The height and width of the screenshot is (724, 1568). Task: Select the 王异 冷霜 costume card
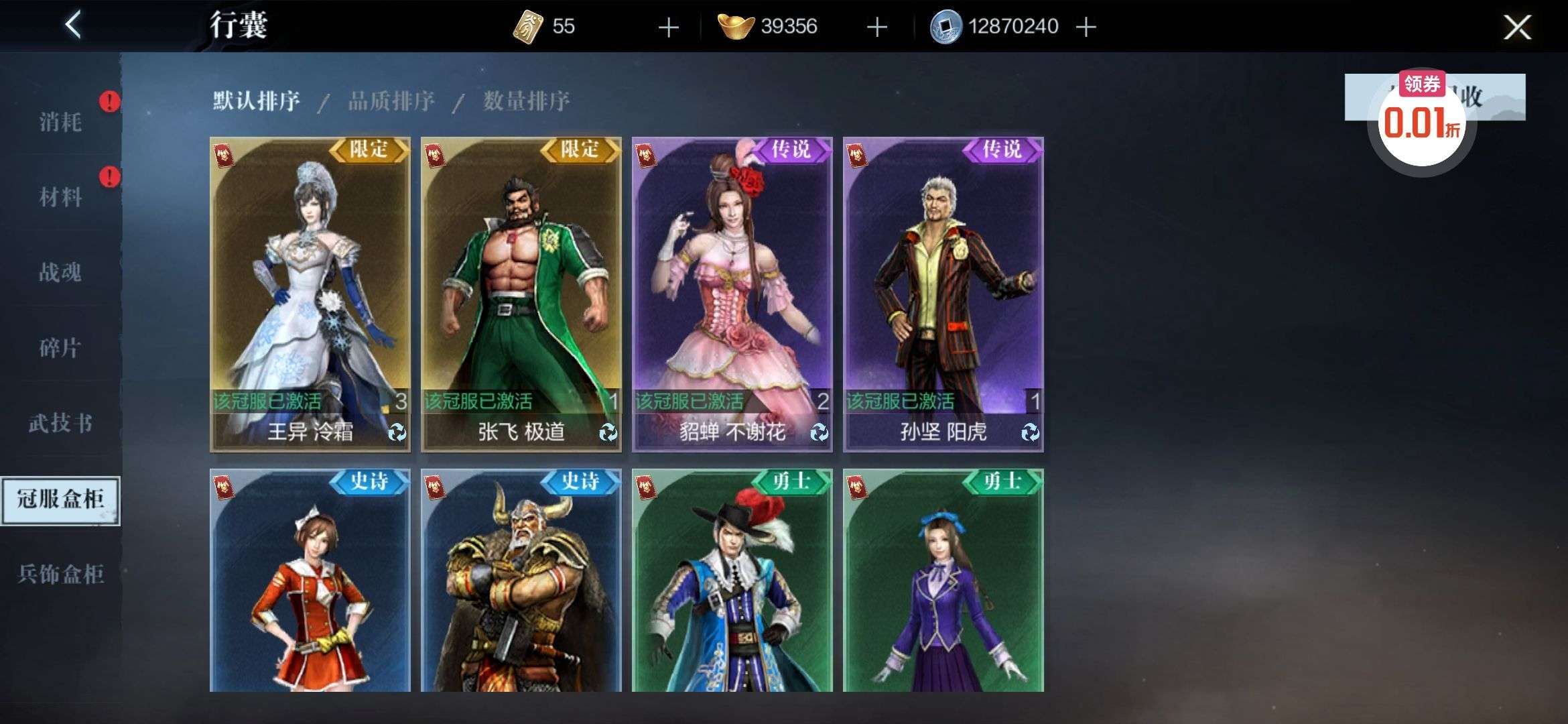(x=310, y=294)
